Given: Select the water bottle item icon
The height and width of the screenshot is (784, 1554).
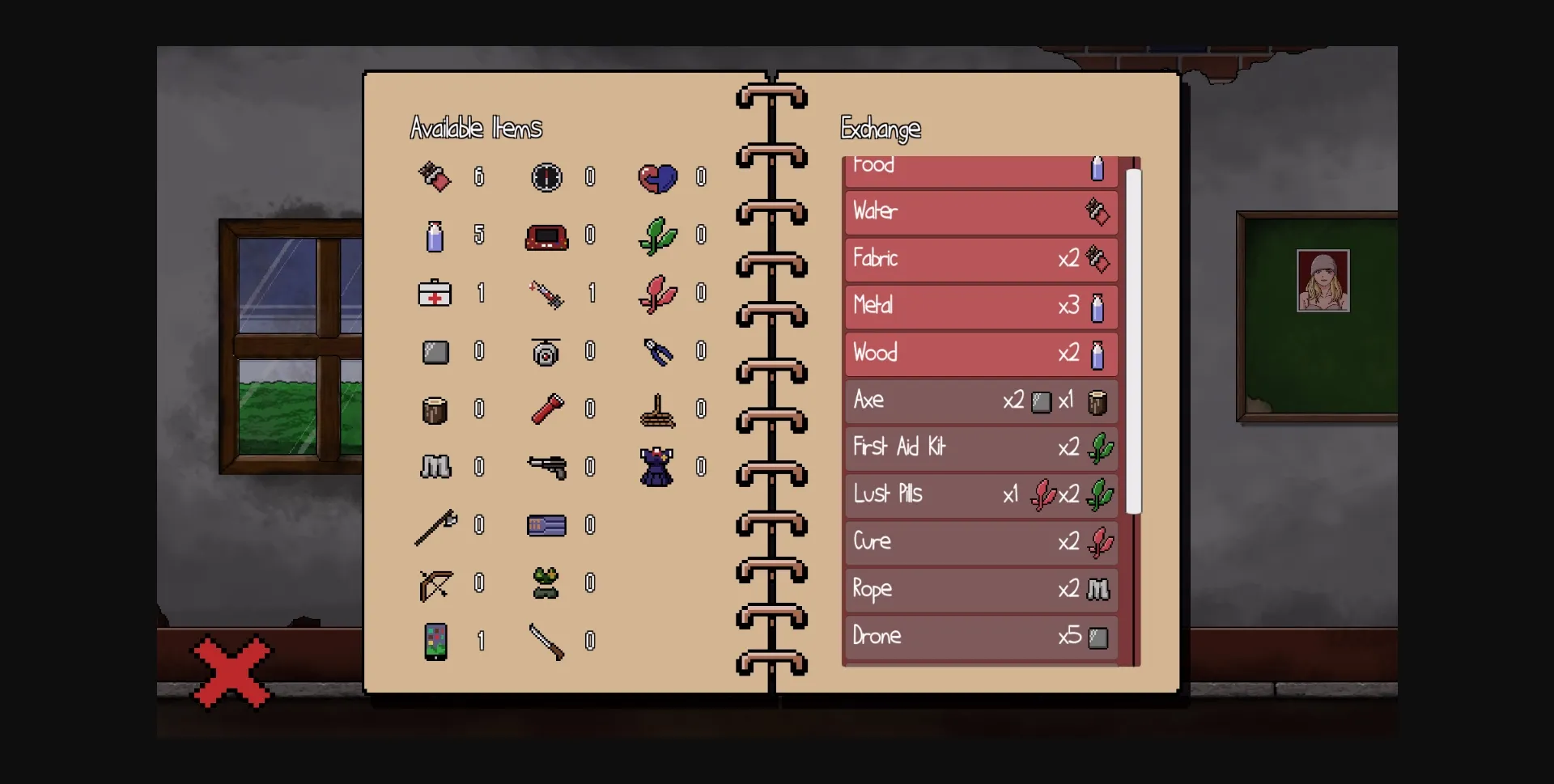Looking at the screenshot, I should click(435, 236).
